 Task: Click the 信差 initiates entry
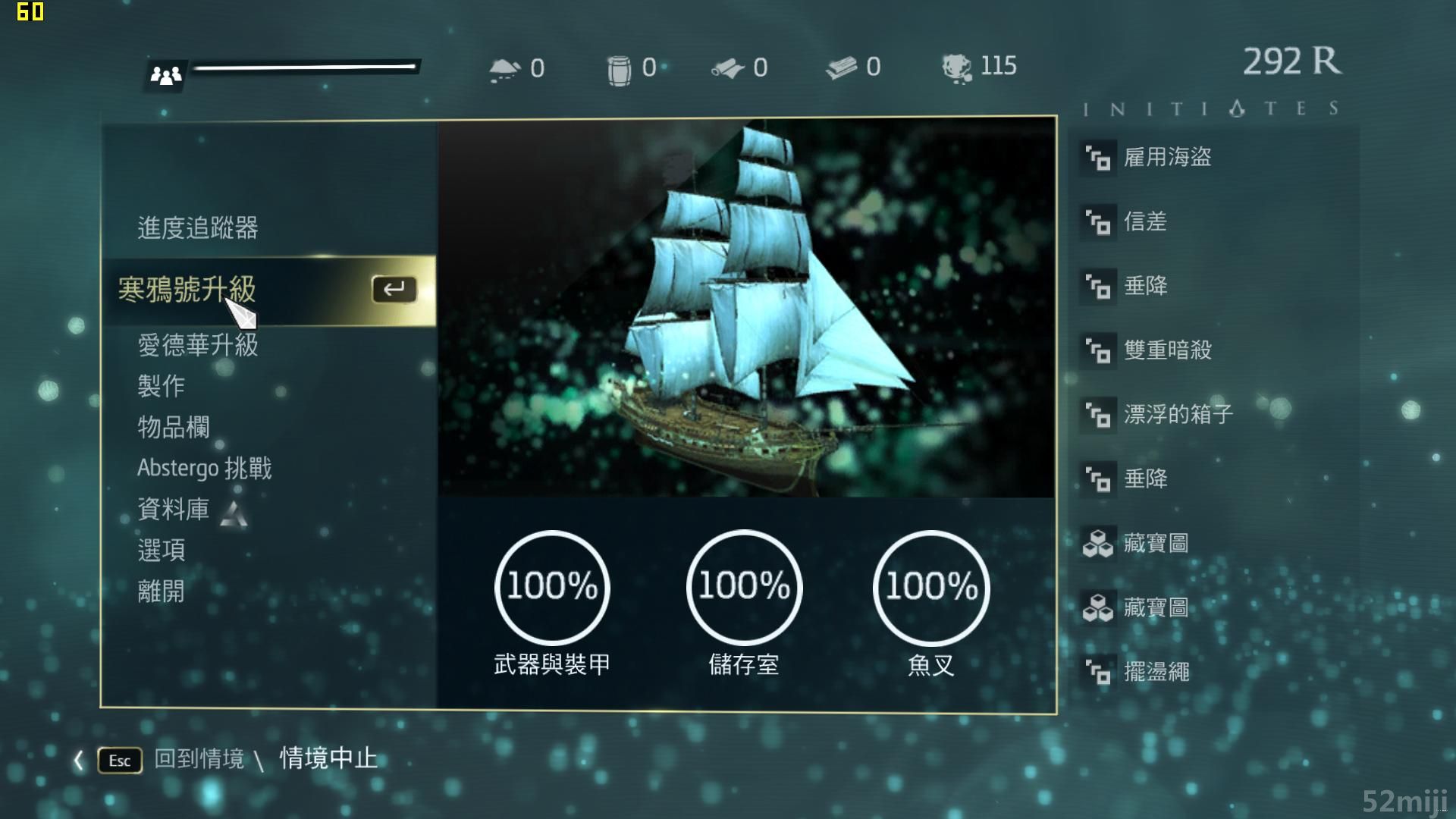point(1144,221)
